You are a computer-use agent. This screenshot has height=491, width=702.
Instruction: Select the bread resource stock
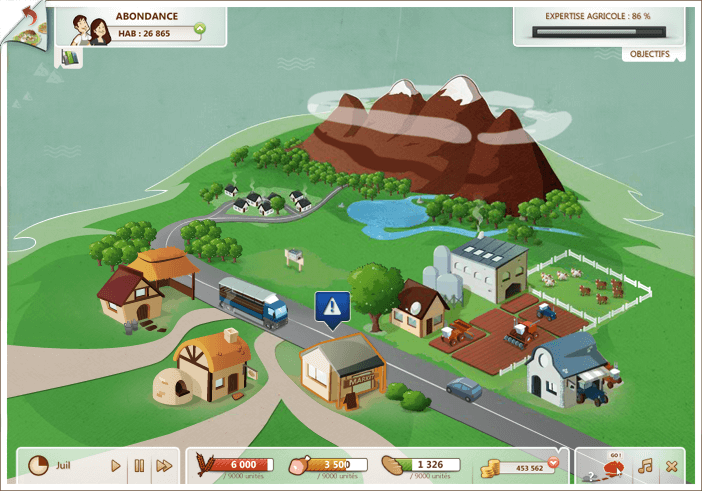pyautogui.click(x=421, y=465)
